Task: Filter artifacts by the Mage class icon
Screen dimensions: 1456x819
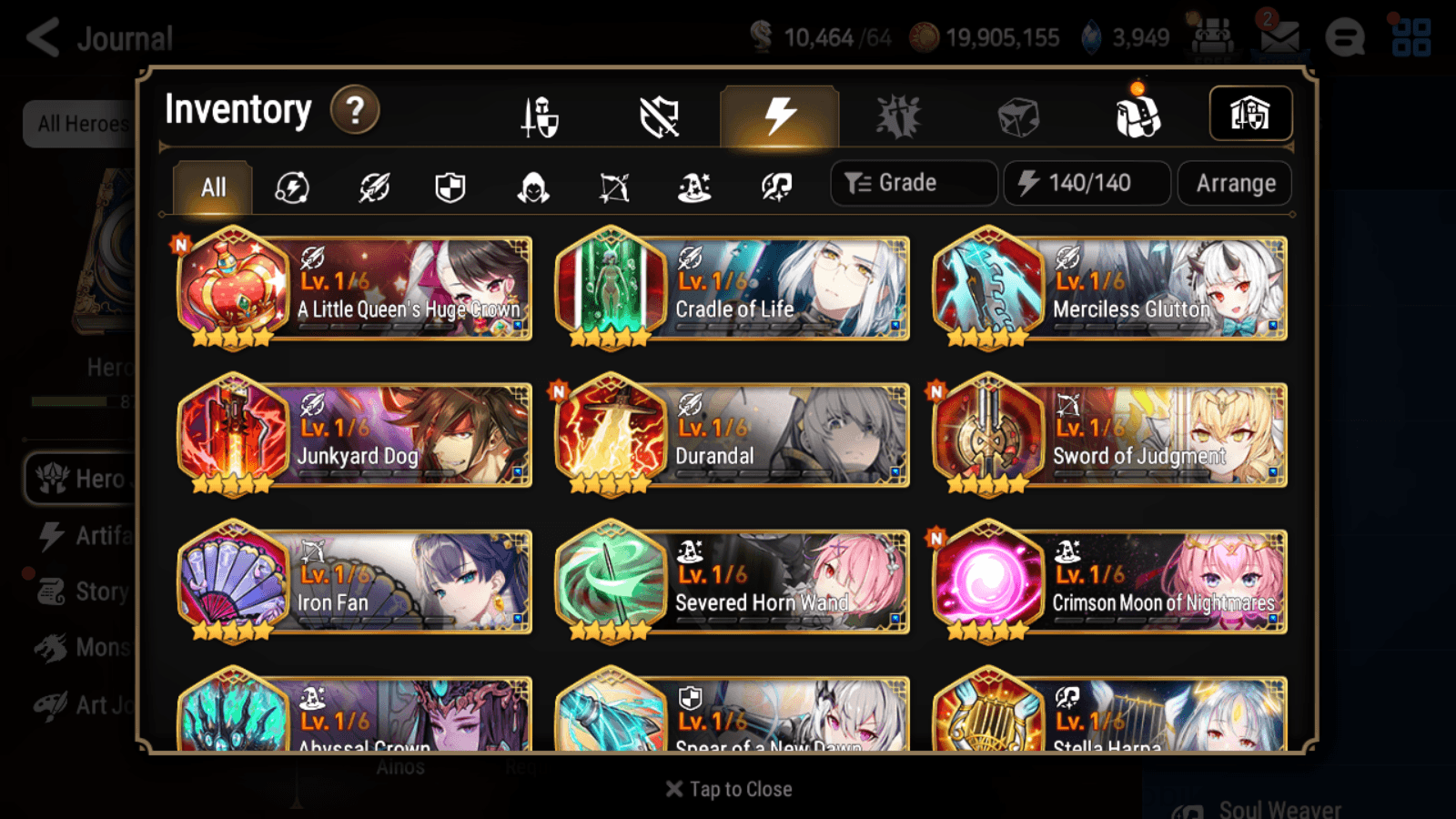Action: (693, 187)
